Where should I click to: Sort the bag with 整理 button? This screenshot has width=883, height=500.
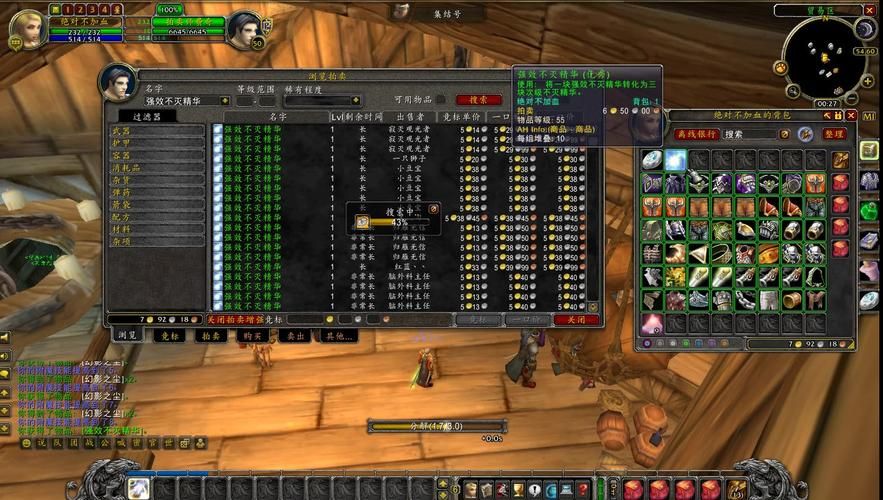(x=834, y=134)
